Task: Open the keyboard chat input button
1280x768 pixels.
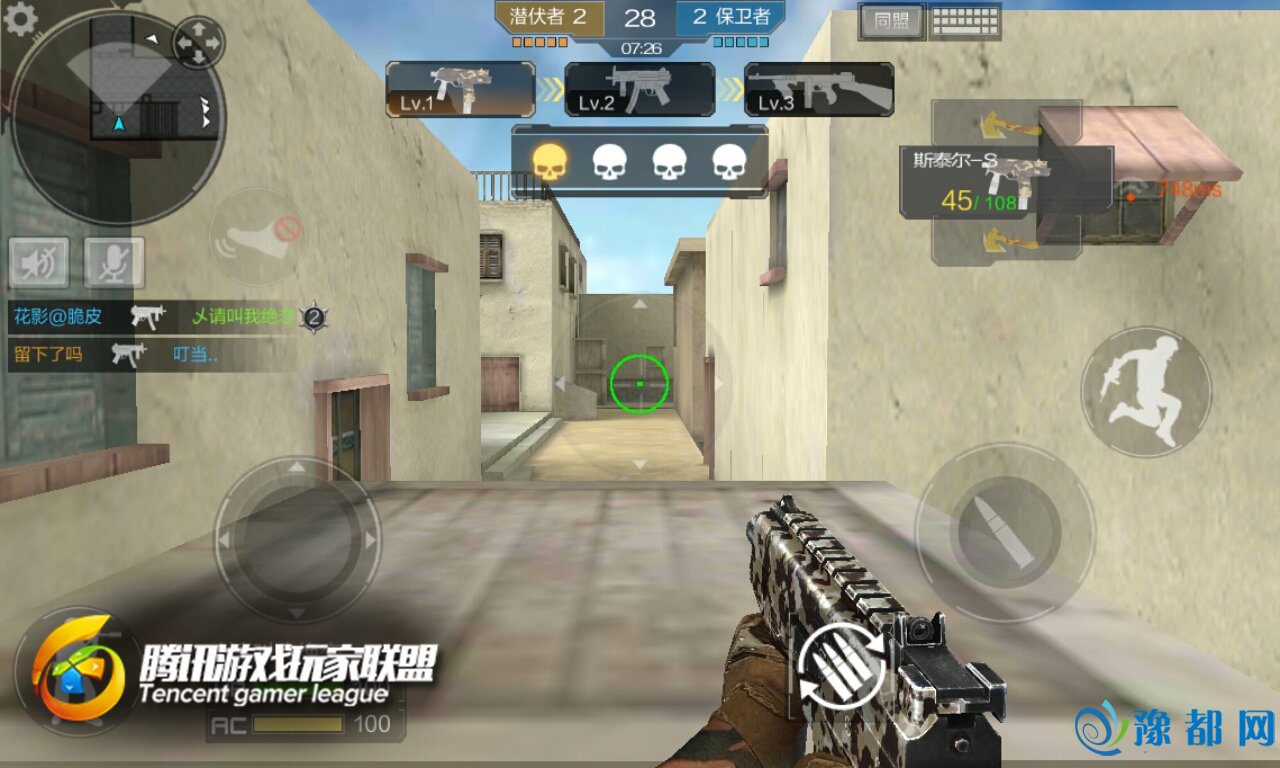Action: click(965, 21)
